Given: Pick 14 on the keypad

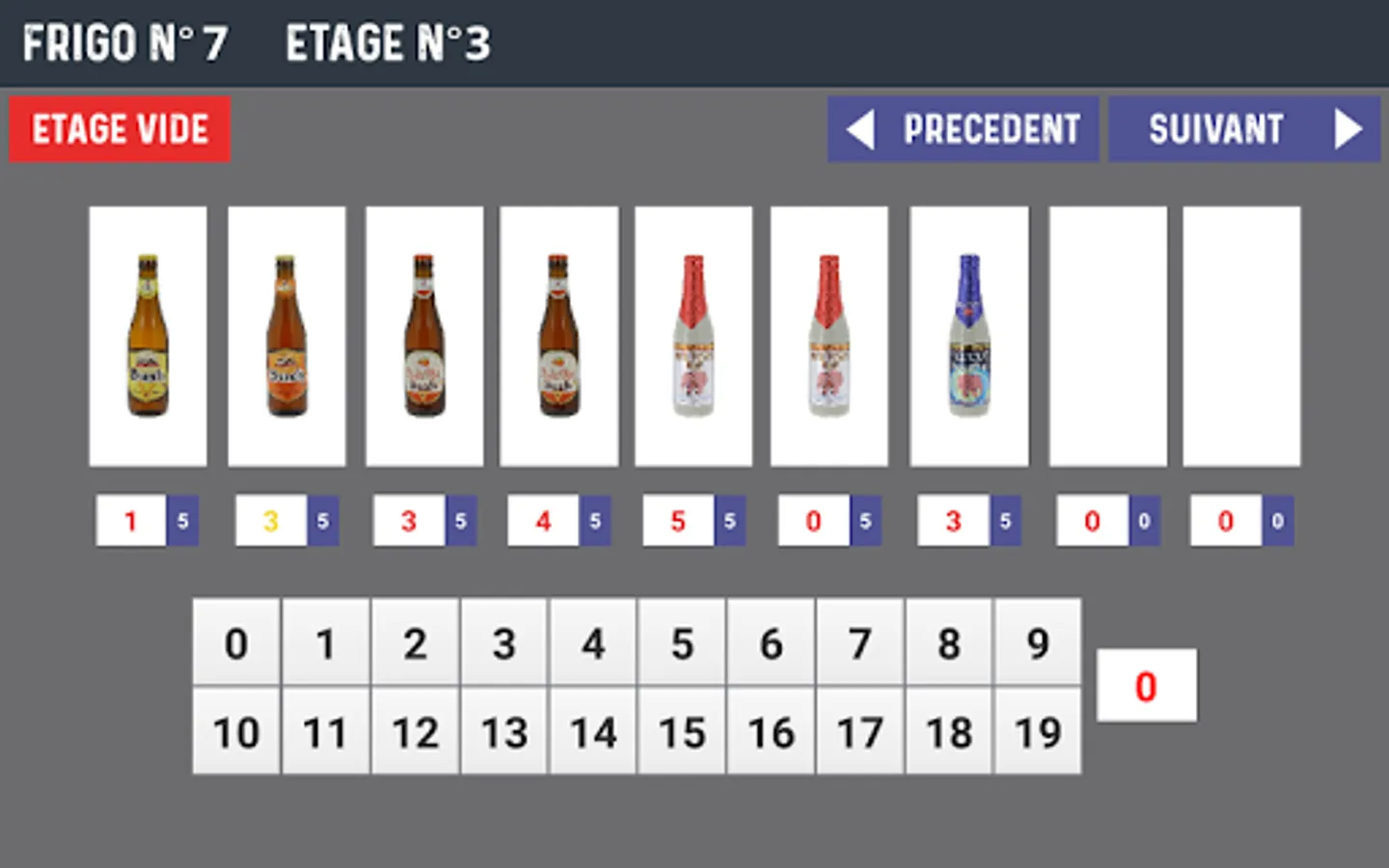Looking at the screenshot, I should pyautogui.click(x=593, y=732).
